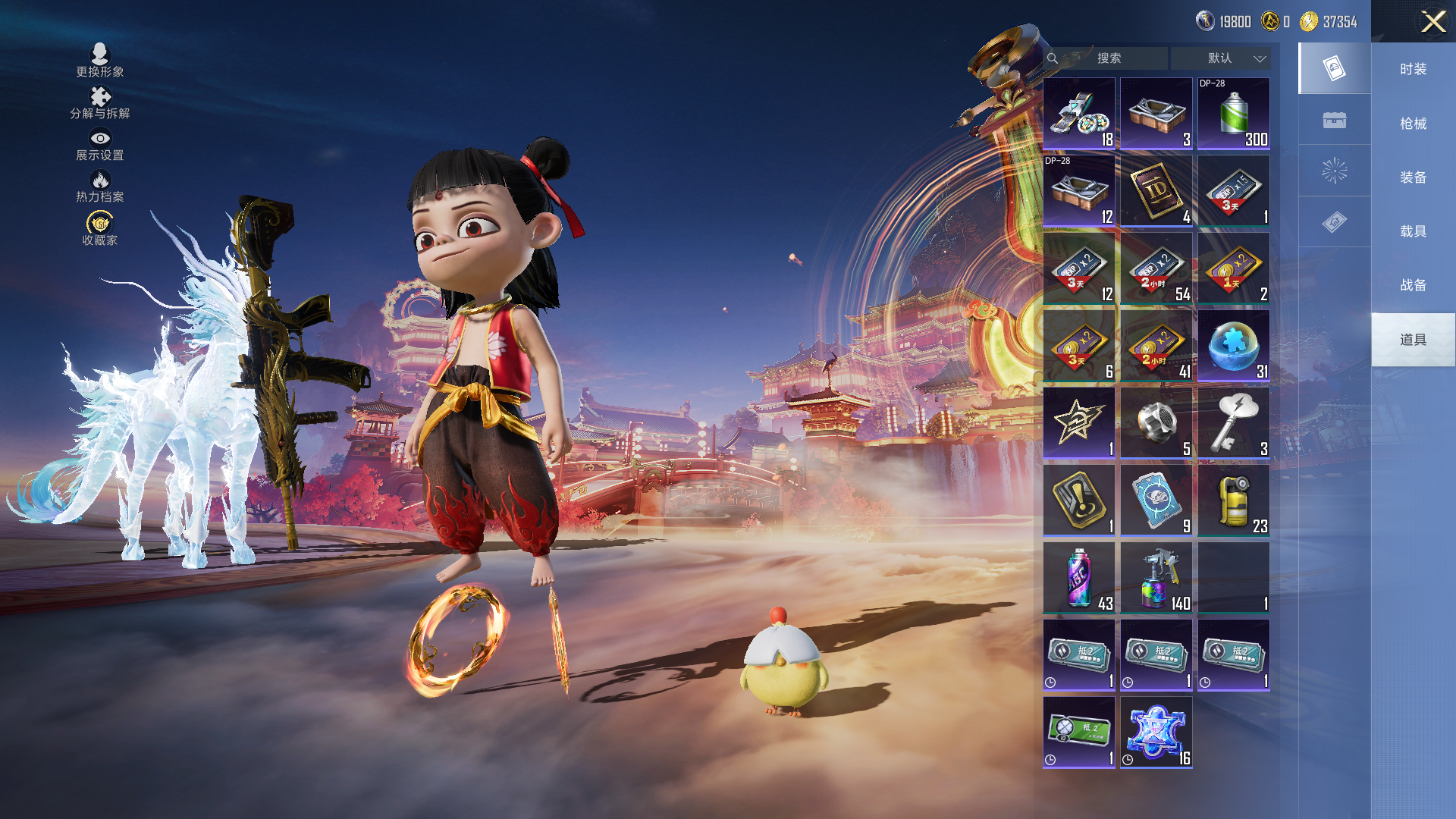
Task: Show the 载具 category
Action: click(x=1413, y=231)
